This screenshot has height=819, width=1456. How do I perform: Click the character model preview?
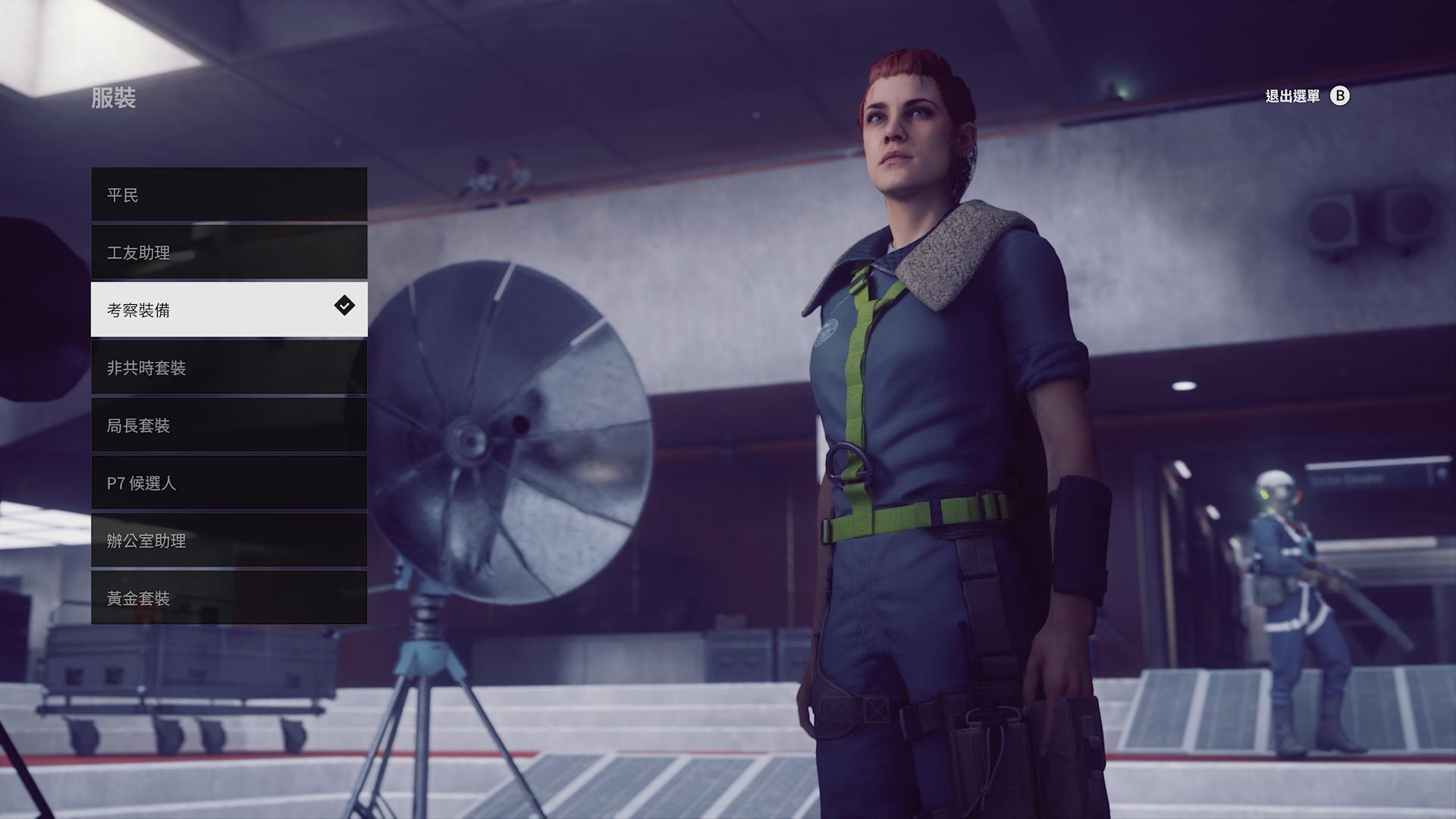pyautogui.click(x=910, y=417)
